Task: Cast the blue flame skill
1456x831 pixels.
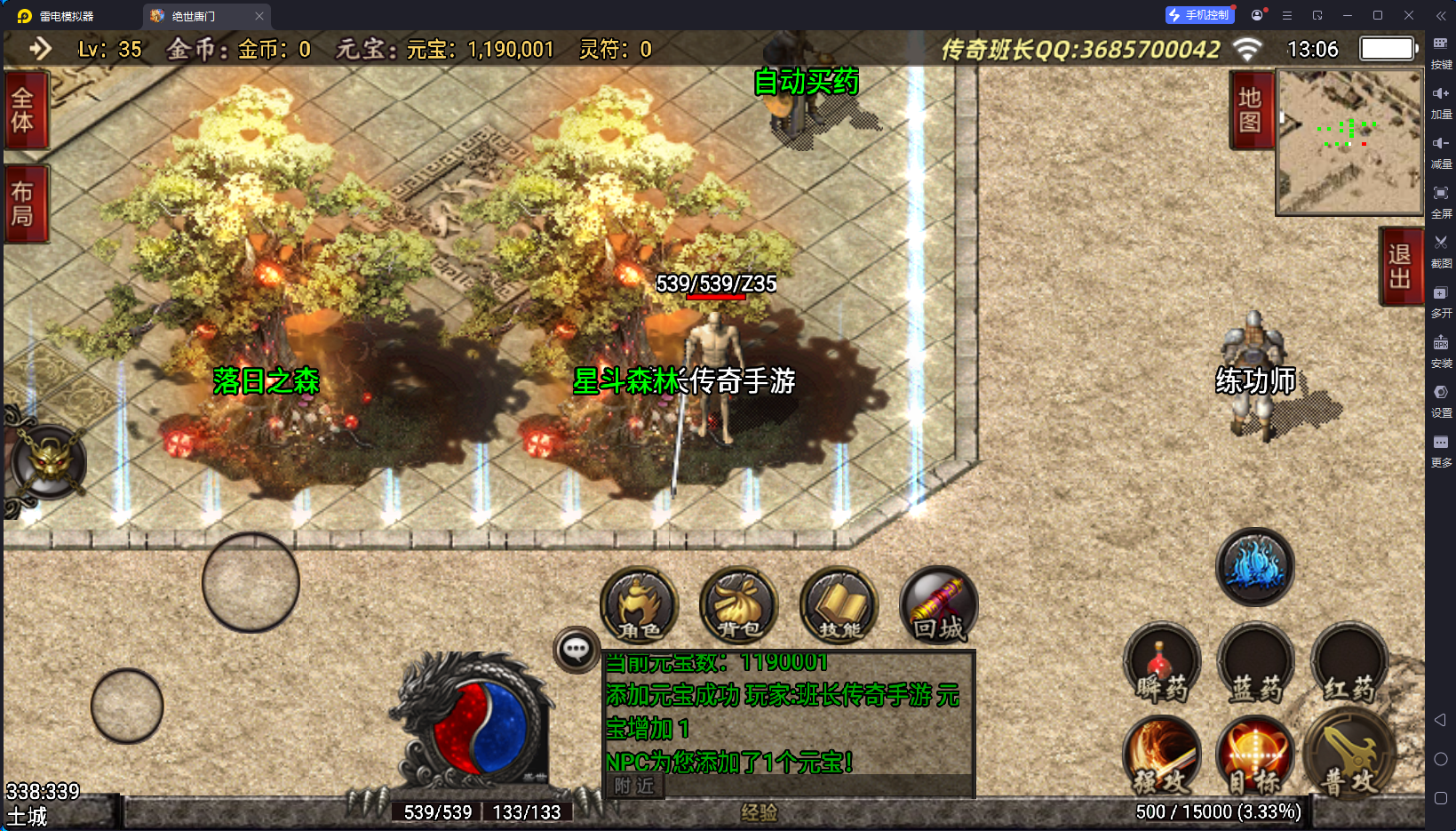Action: coord(1255,567)
